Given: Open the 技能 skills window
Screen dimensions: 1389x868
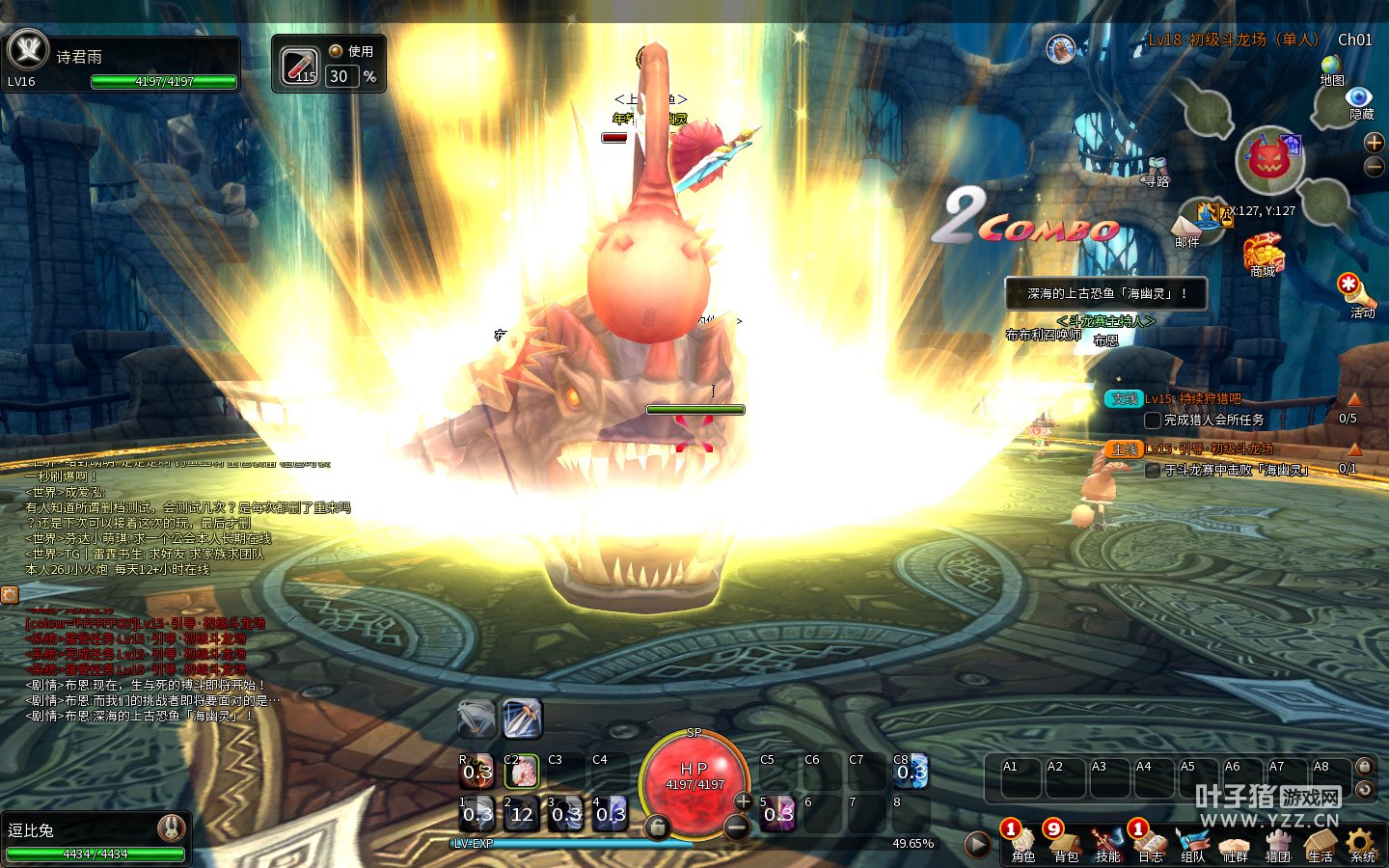Looking at the screenshot, I should (x=1107, y=843).
